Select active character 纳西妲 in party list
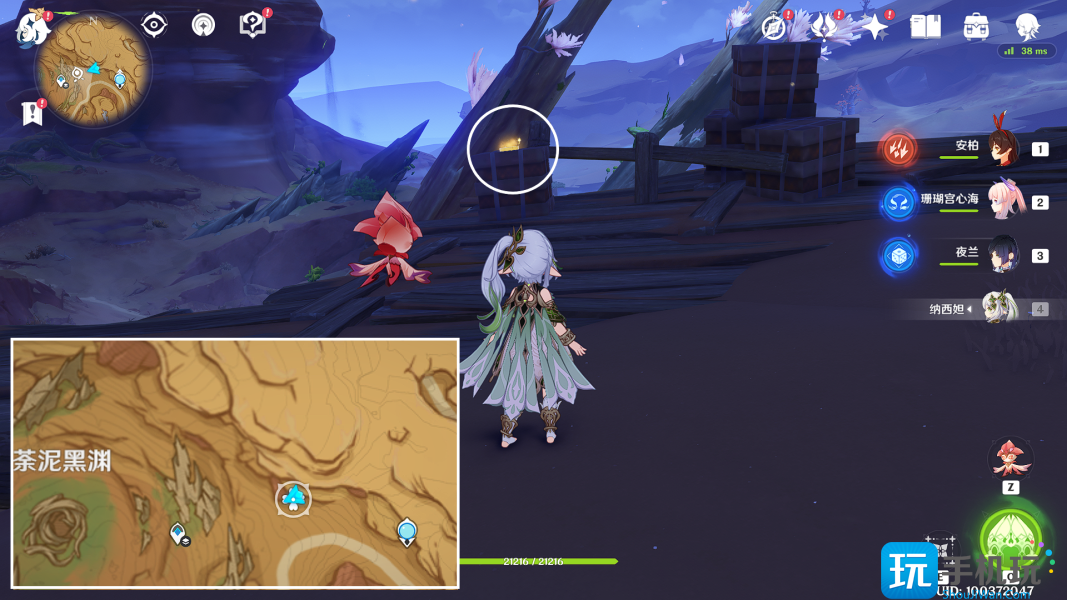The image size is (1067, 600). [x=999, y=309]
